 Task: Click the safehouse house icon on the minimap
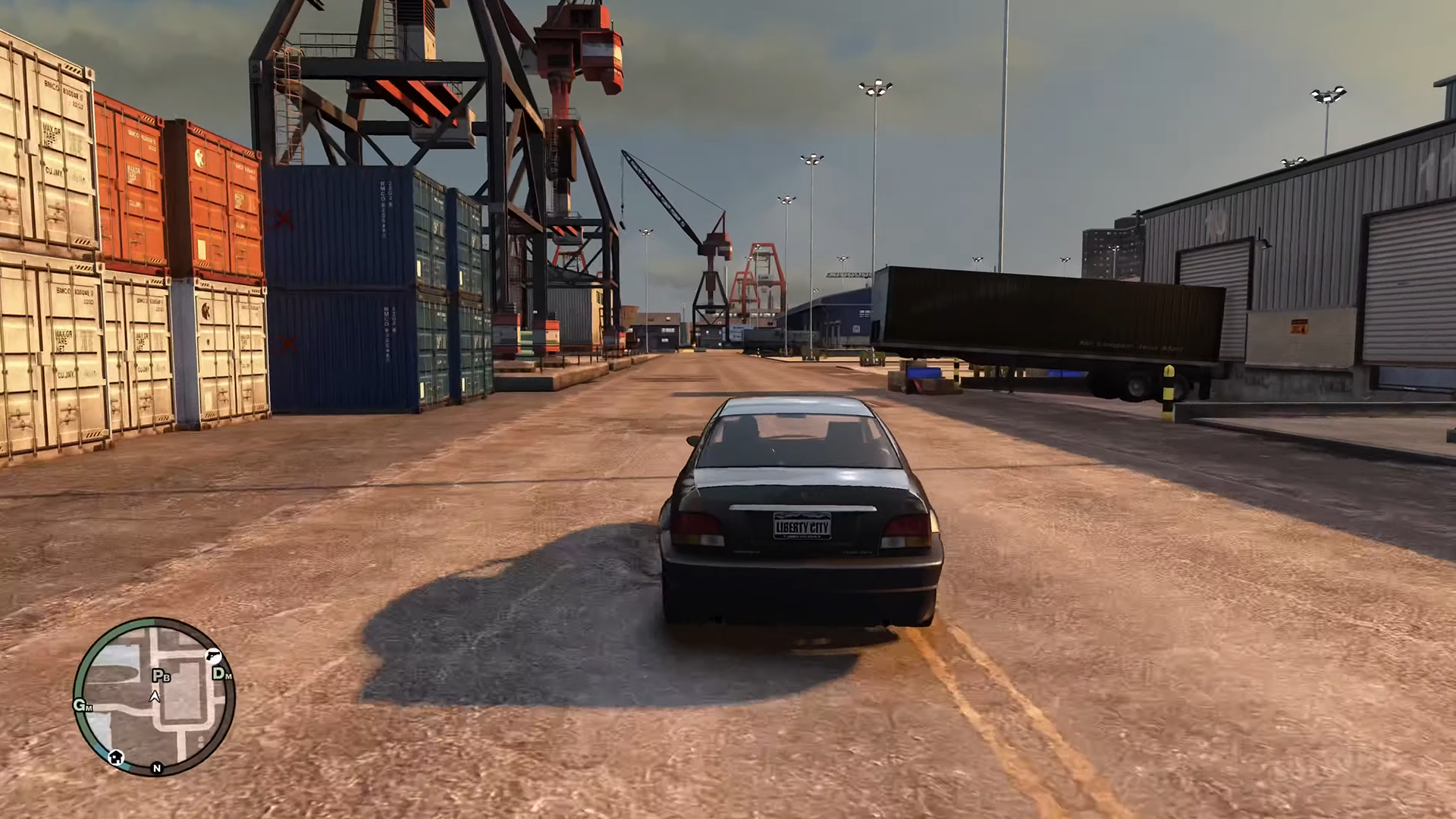(116, 758)
